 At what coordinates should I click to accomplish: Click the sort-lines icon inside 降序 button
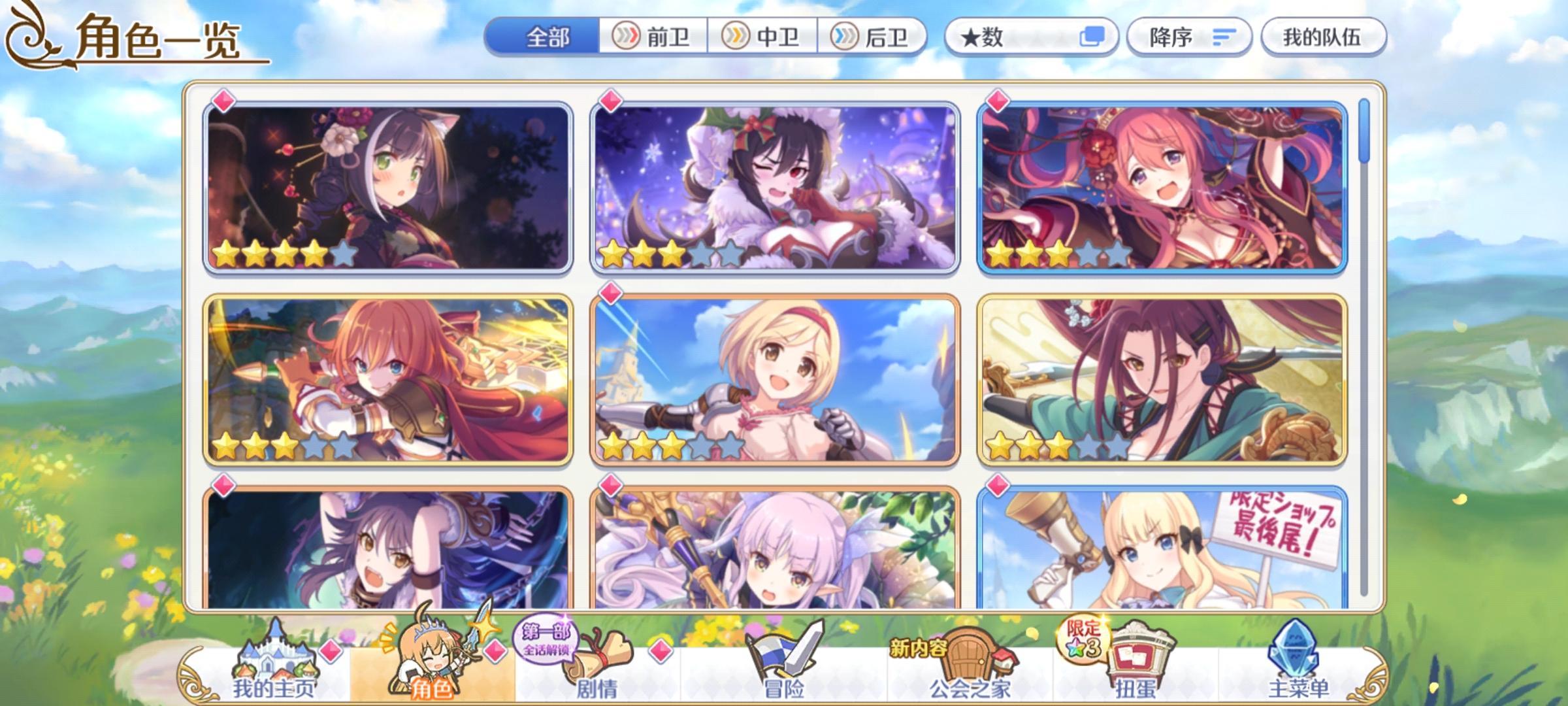point(1226,37)
